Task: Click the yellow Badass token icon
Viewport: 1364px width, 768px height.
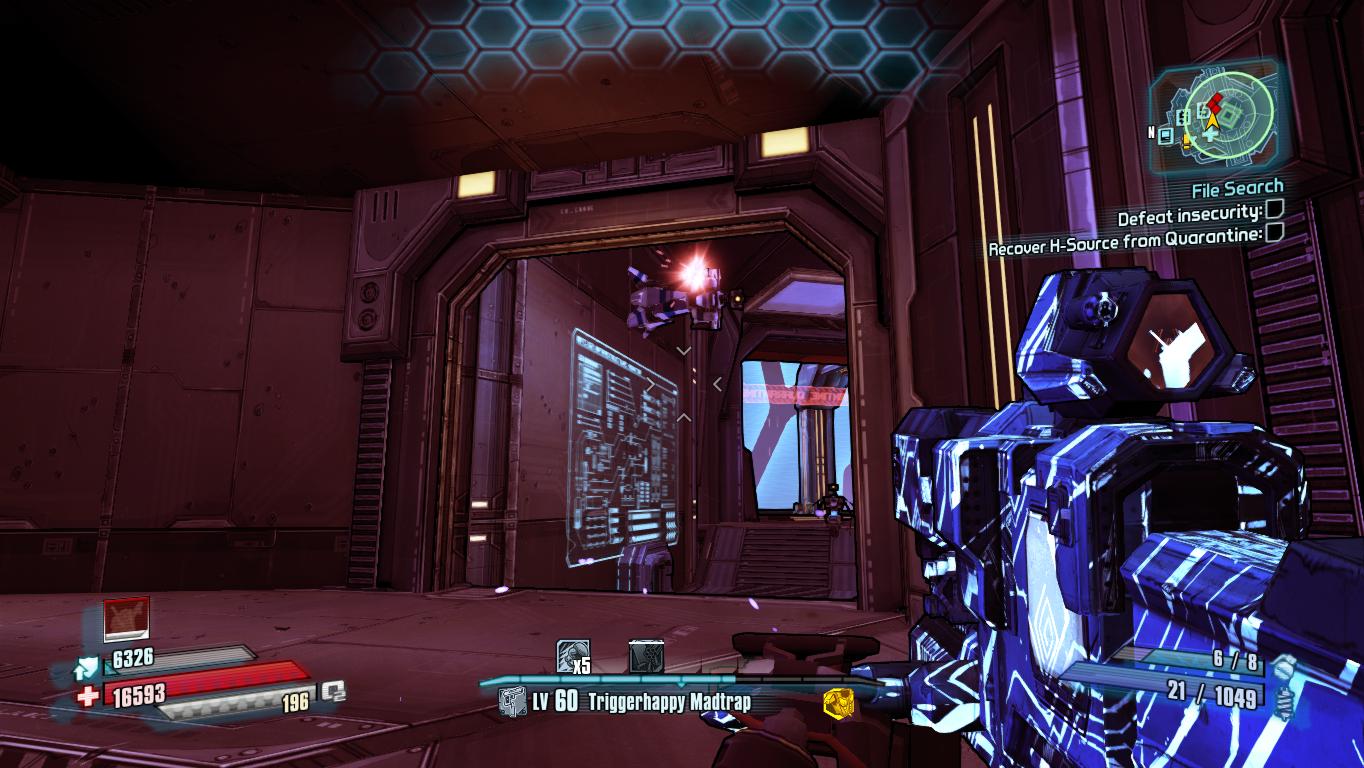Action: point(838,702)
